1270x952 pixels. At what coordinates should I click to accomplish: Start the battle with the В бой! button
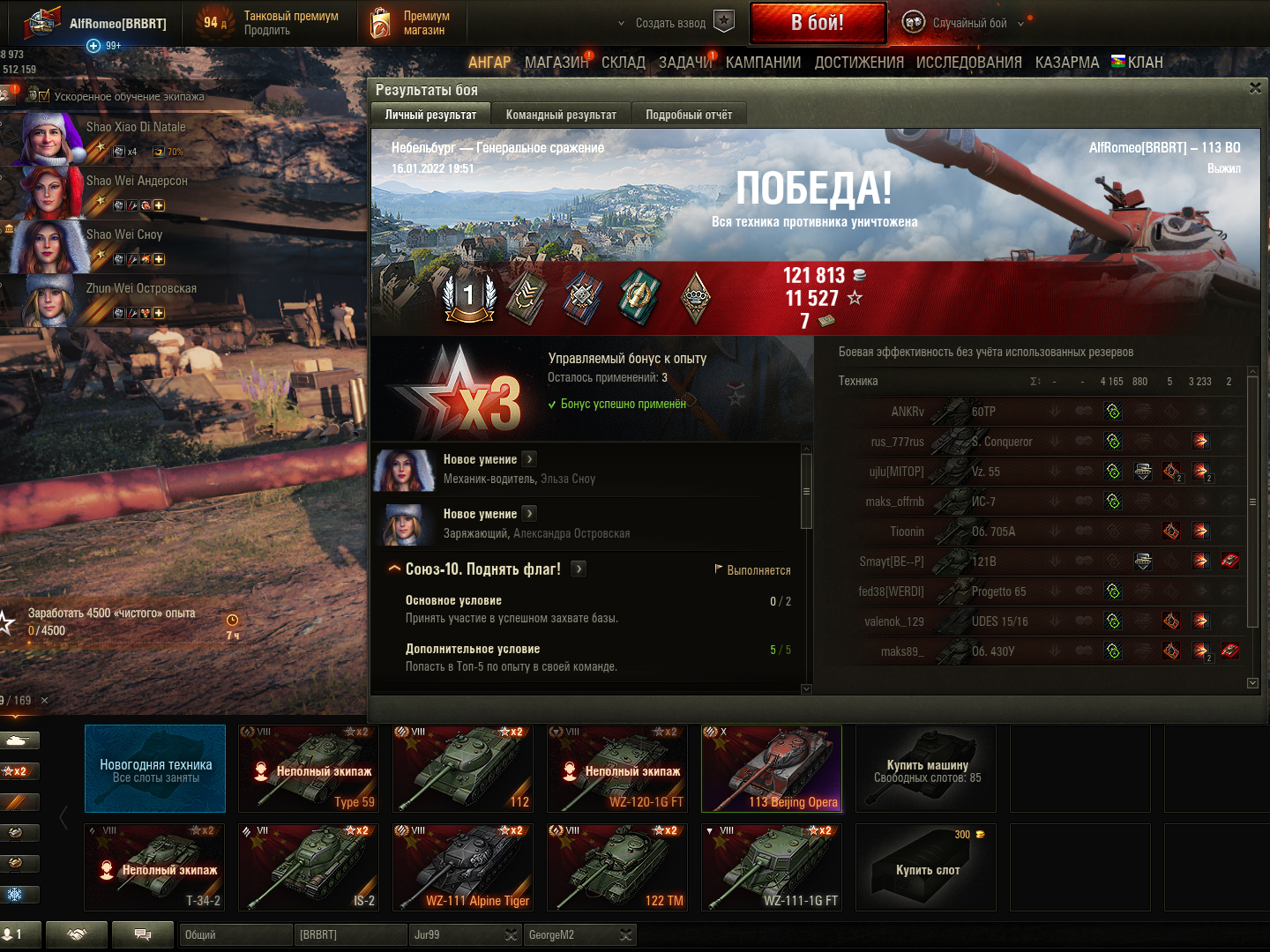[818, 23]
